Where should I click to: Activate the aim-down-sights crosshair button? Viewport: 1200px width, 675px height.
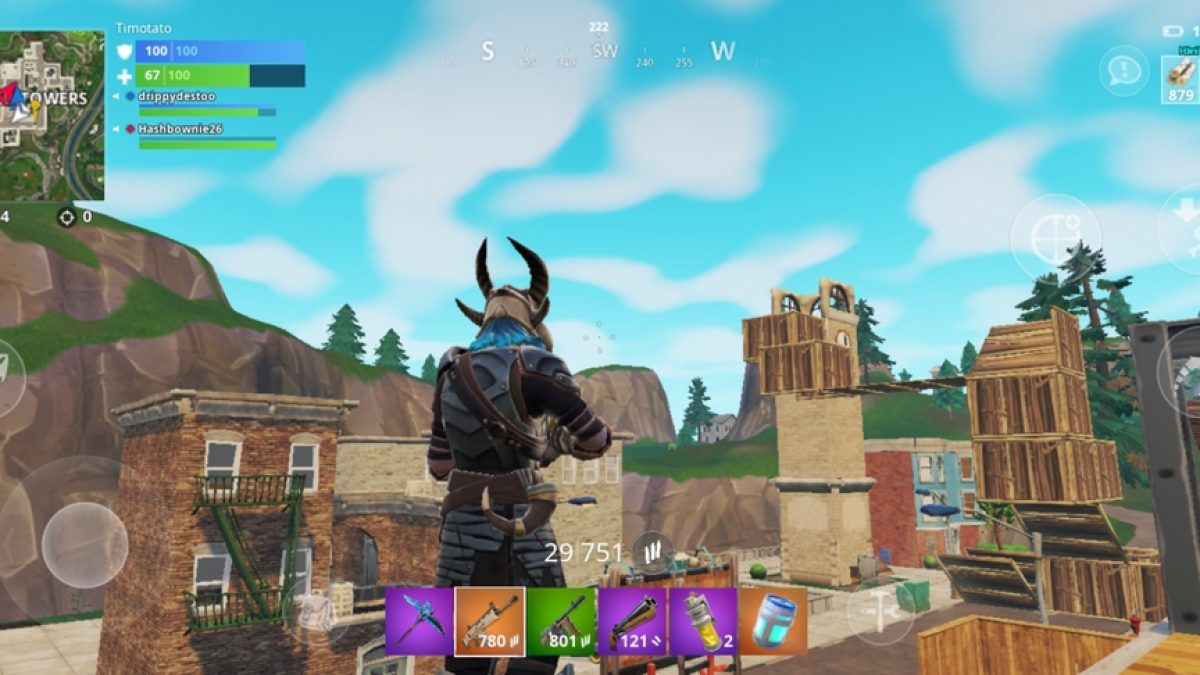(1055, 237)
